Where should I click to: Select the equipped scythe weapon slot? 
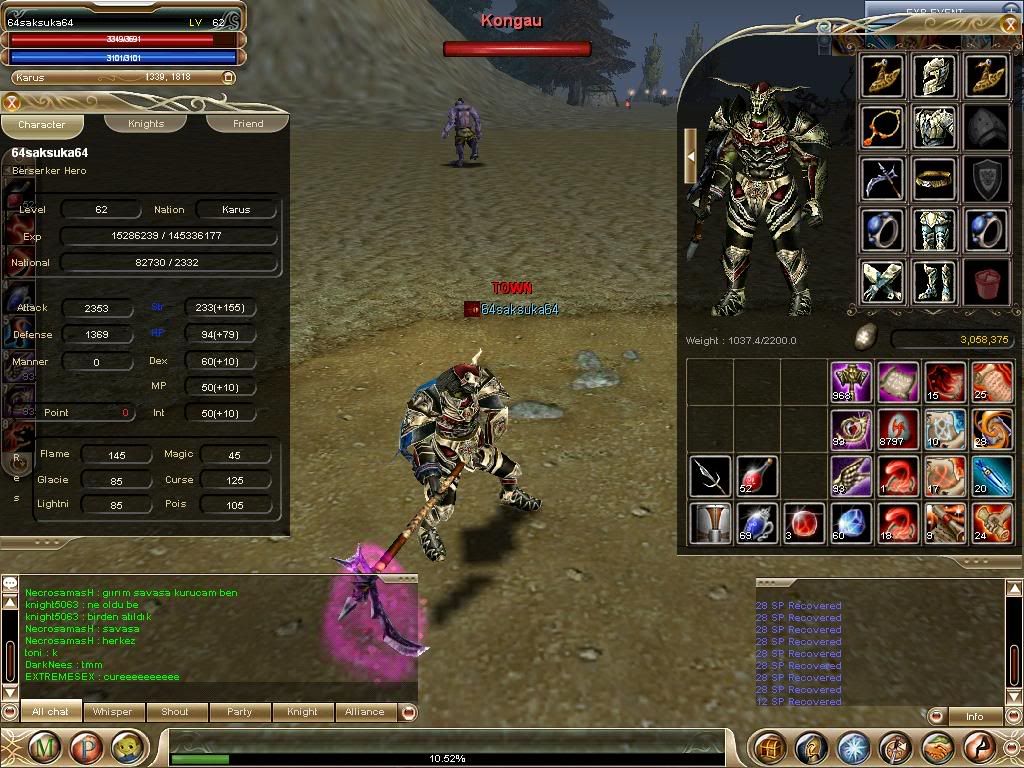click(x=882, y=180)
